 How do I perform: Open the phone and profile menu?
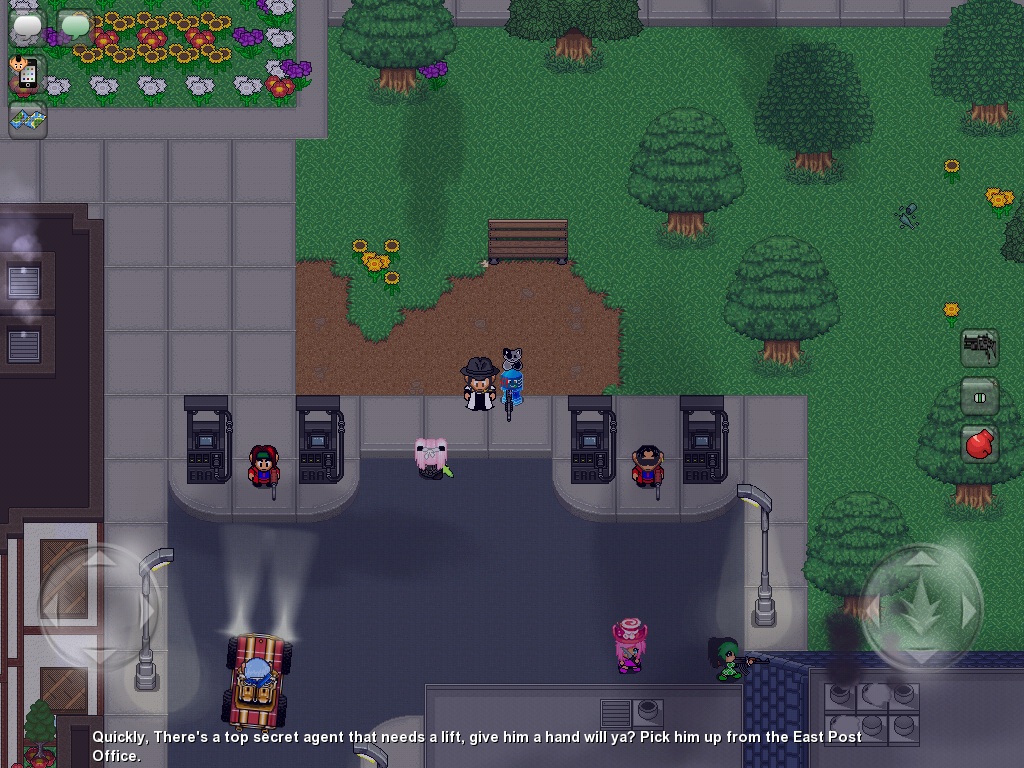(x=27, y=74)
